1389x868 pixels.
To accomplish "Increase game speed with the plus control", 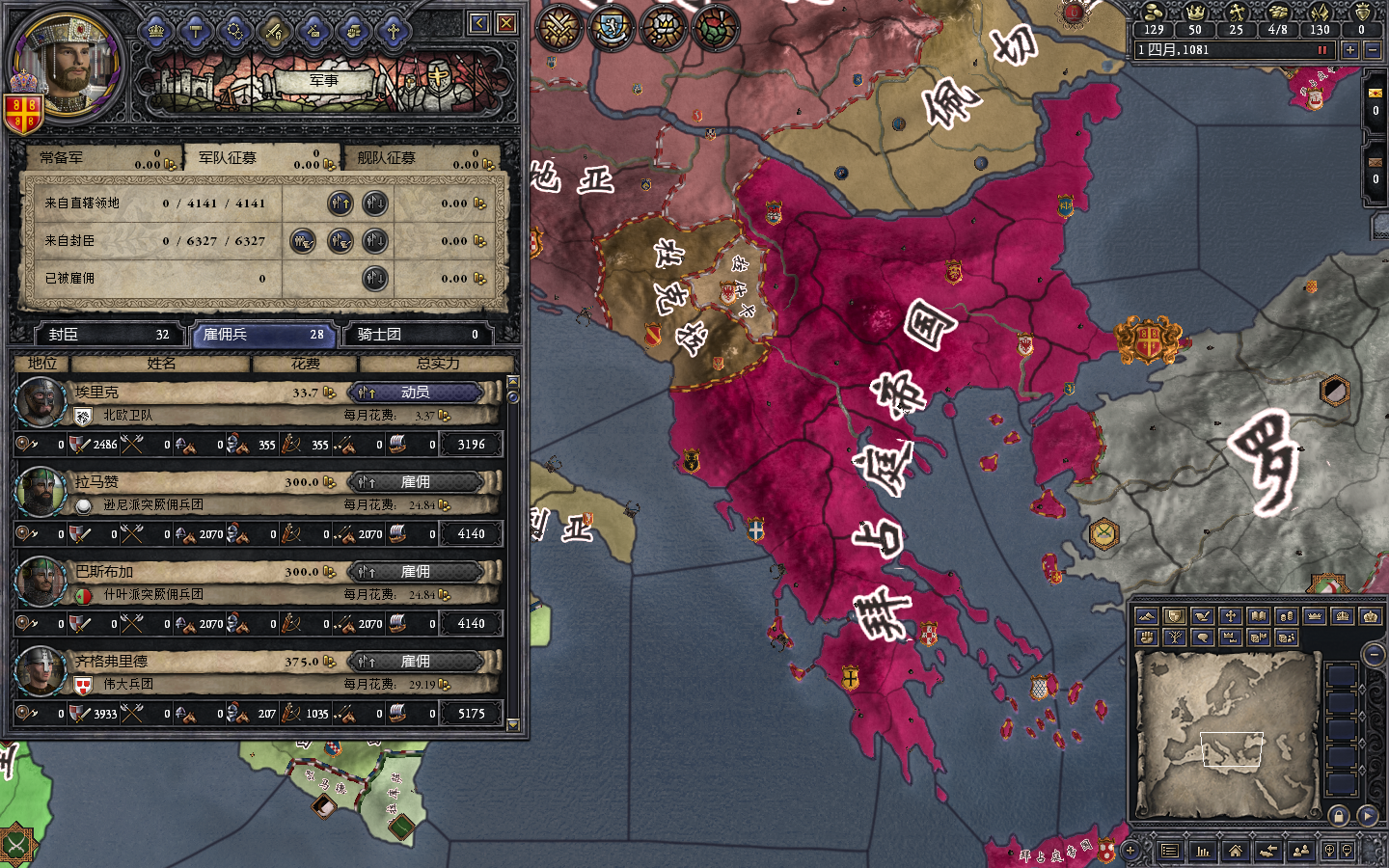I will tap(1350, 49).
